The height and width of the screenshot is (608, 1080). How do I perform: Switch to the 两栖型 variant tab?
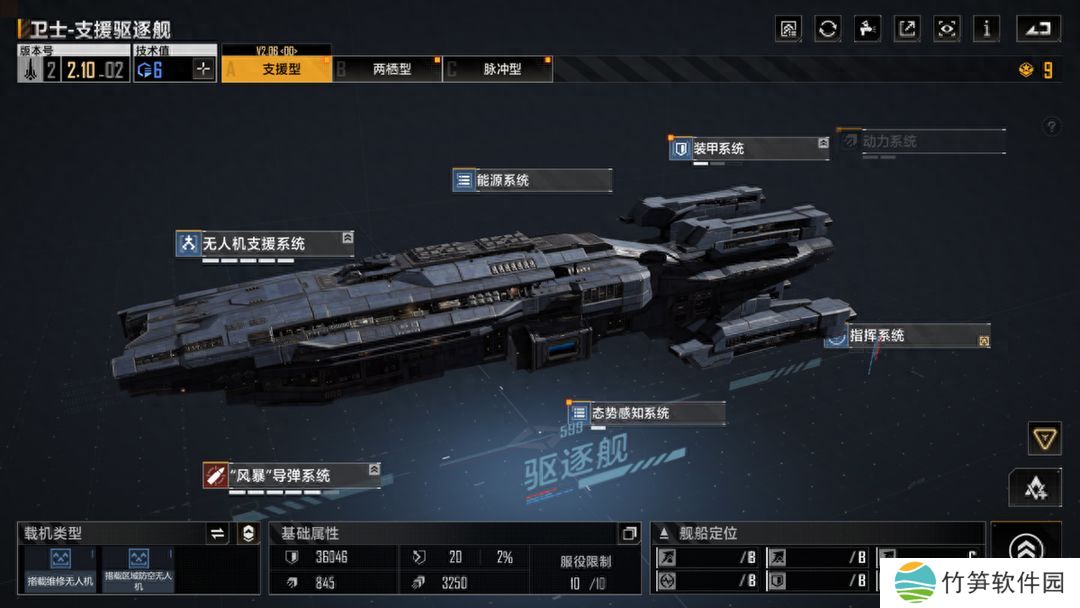pyautogui.click(x=391, y=69)
